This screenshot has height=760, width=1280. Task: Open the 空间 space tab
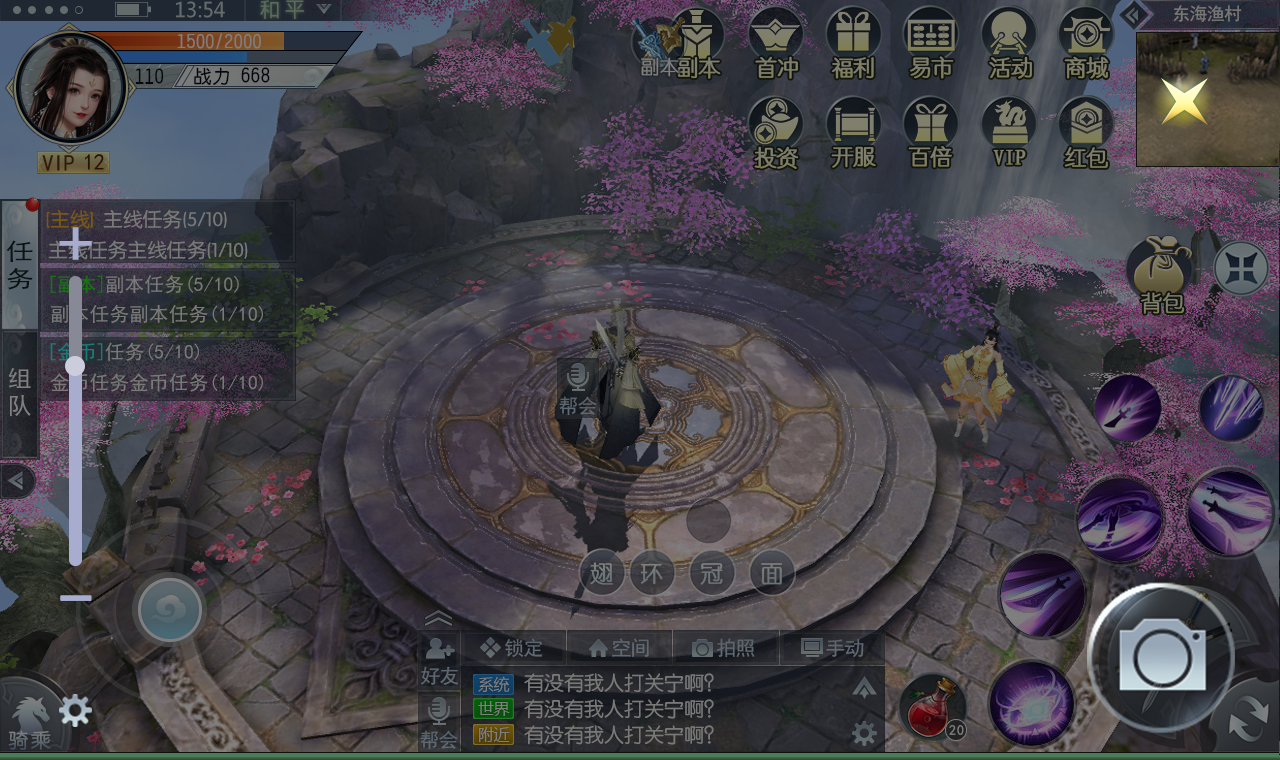pyautogui.click(x=619, y=648)
